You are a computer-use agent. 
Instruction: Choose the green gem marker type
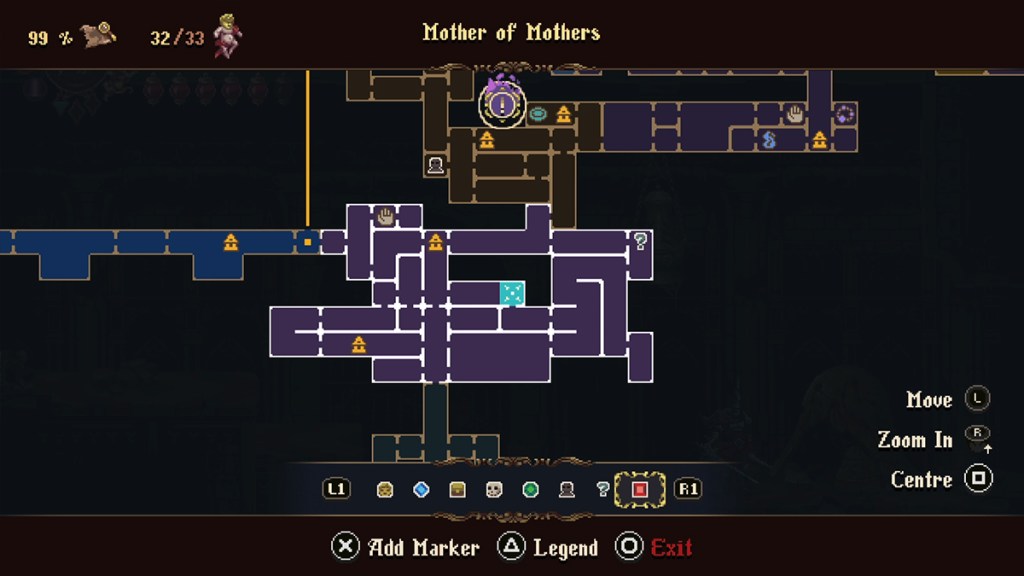click(531, 489)
